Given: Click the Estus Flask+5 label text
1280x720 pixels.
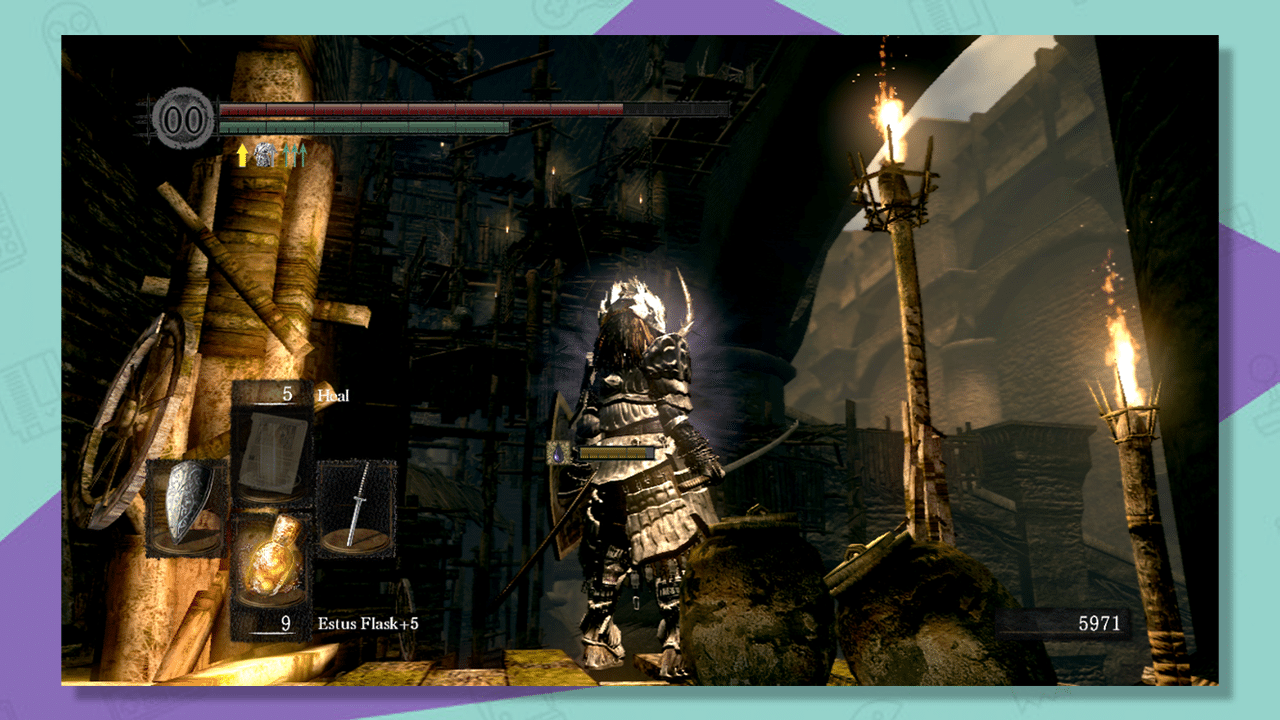Looking at the screenshot, I should tap(372, 623).
